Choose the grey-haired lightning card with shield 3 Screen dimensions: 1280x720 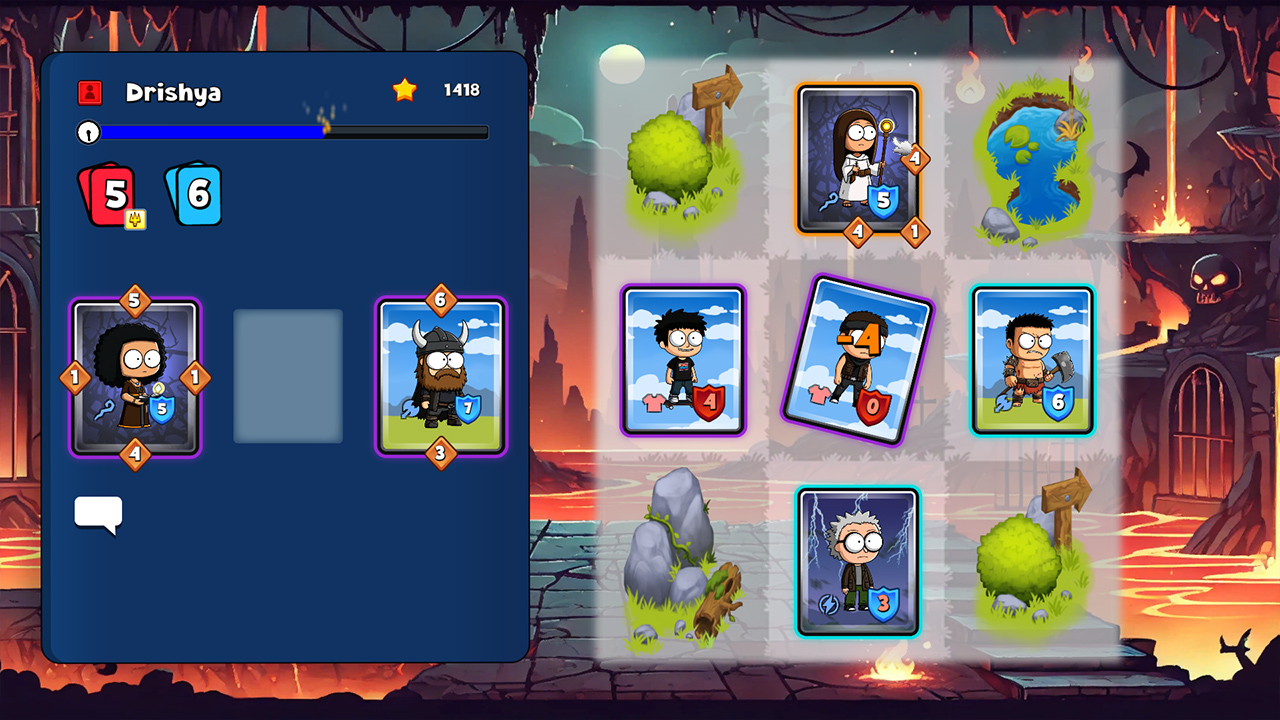[858, 561]
